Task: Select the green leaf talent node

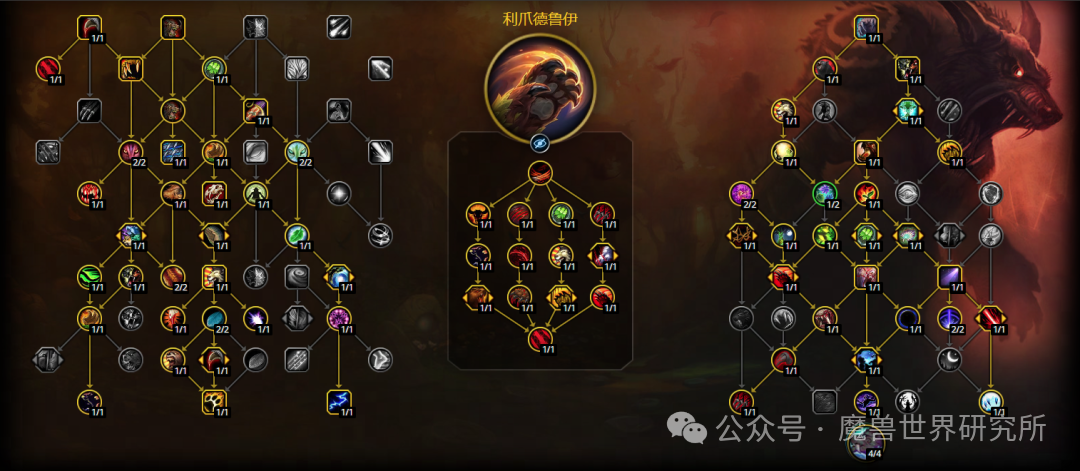Action: 297,235
